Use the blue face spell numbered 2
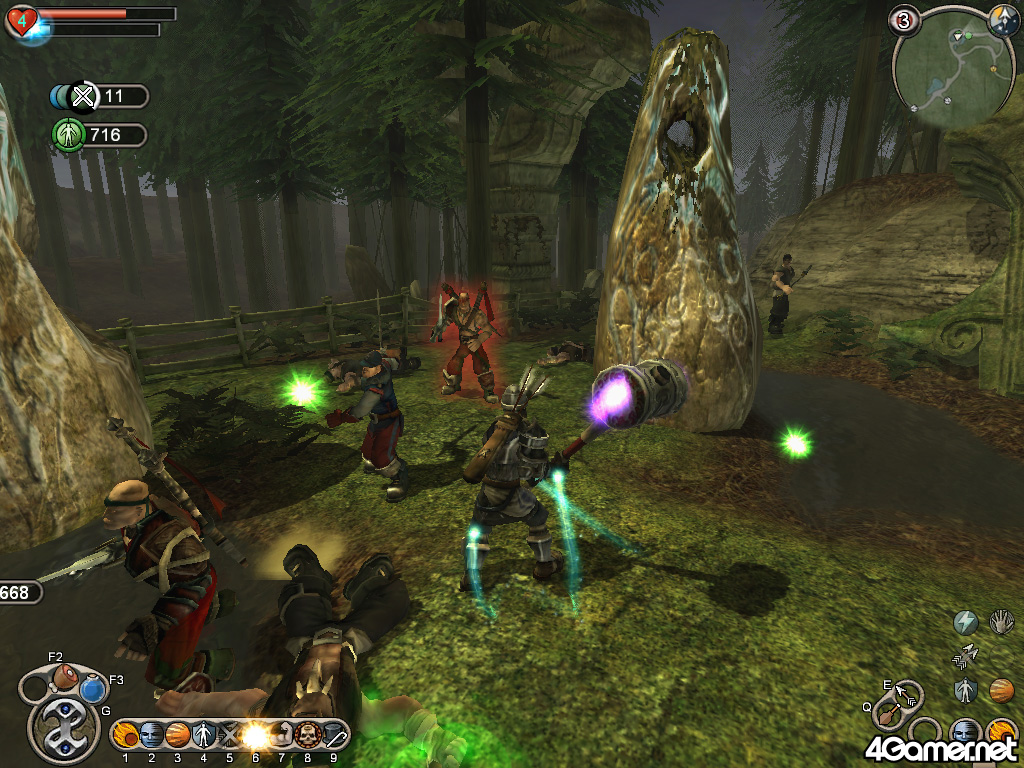 (x=152, y=735)
